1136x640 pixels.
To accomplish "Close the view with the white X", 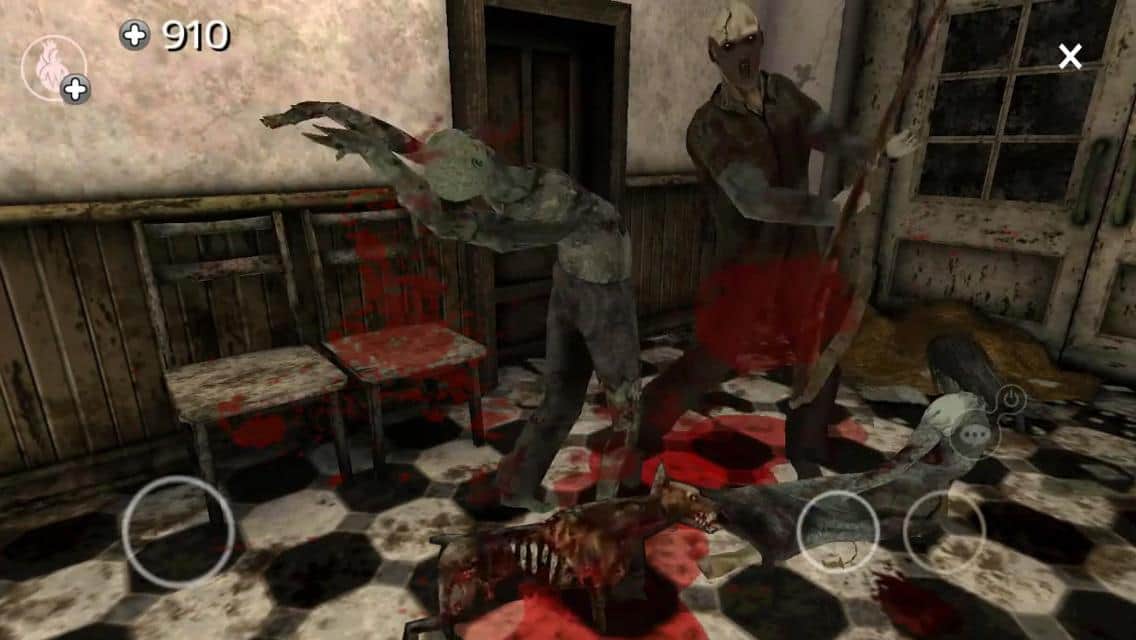I will pyautogui.click(x=1070, y=57).
